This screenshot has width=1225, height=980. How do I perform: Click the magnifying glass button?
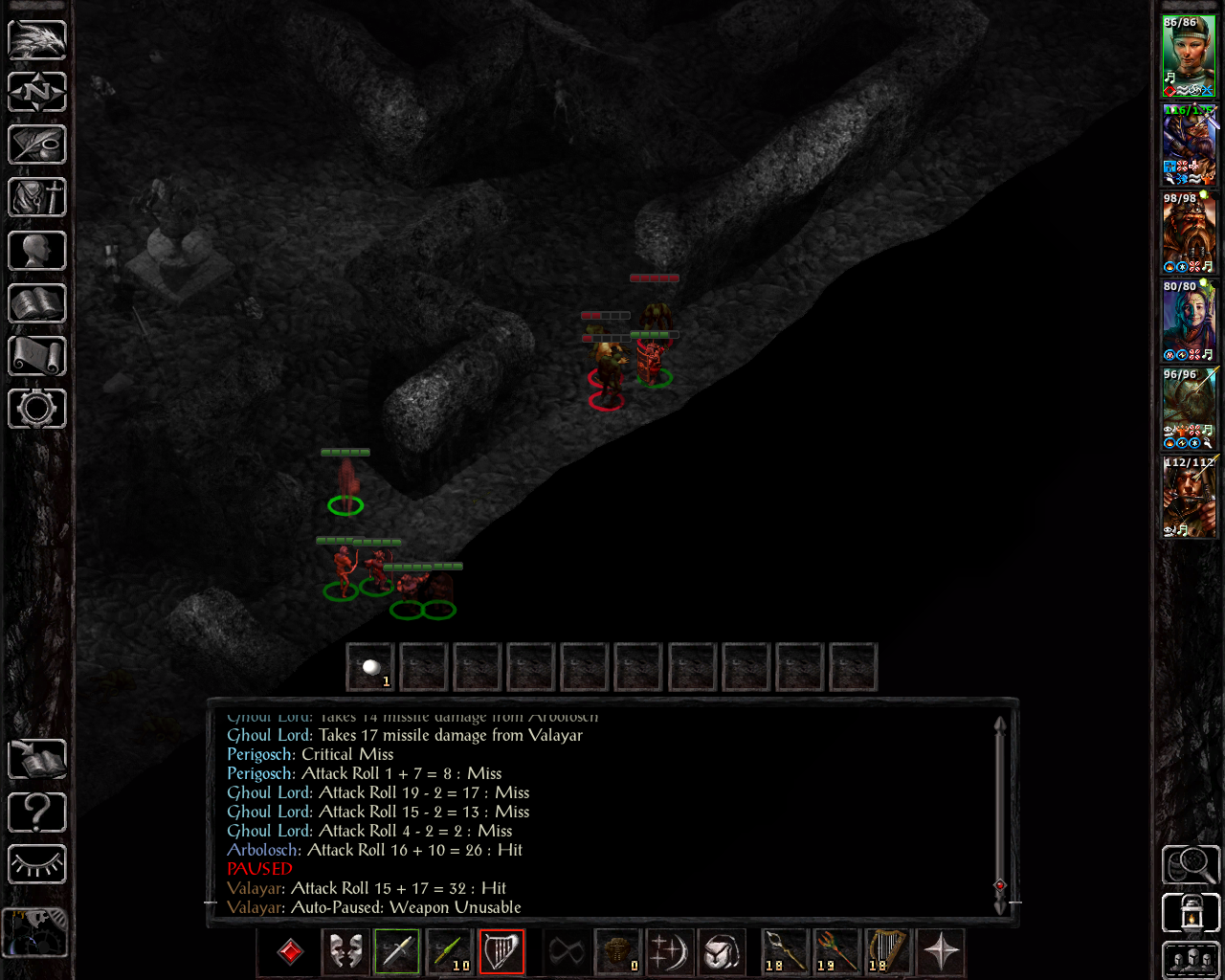tap(1191, 864)
